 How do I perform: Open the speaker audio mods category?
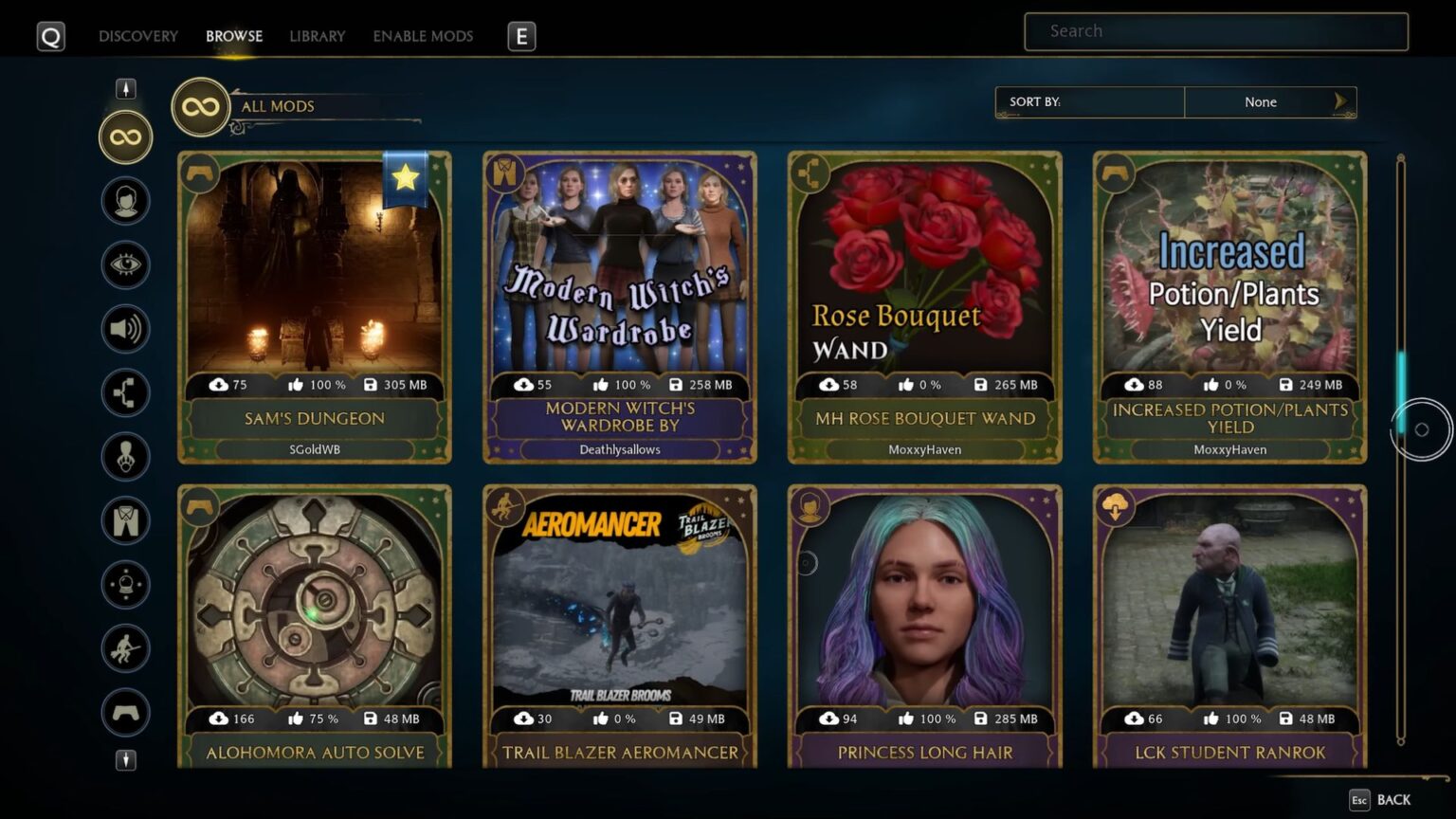[124, 329]
